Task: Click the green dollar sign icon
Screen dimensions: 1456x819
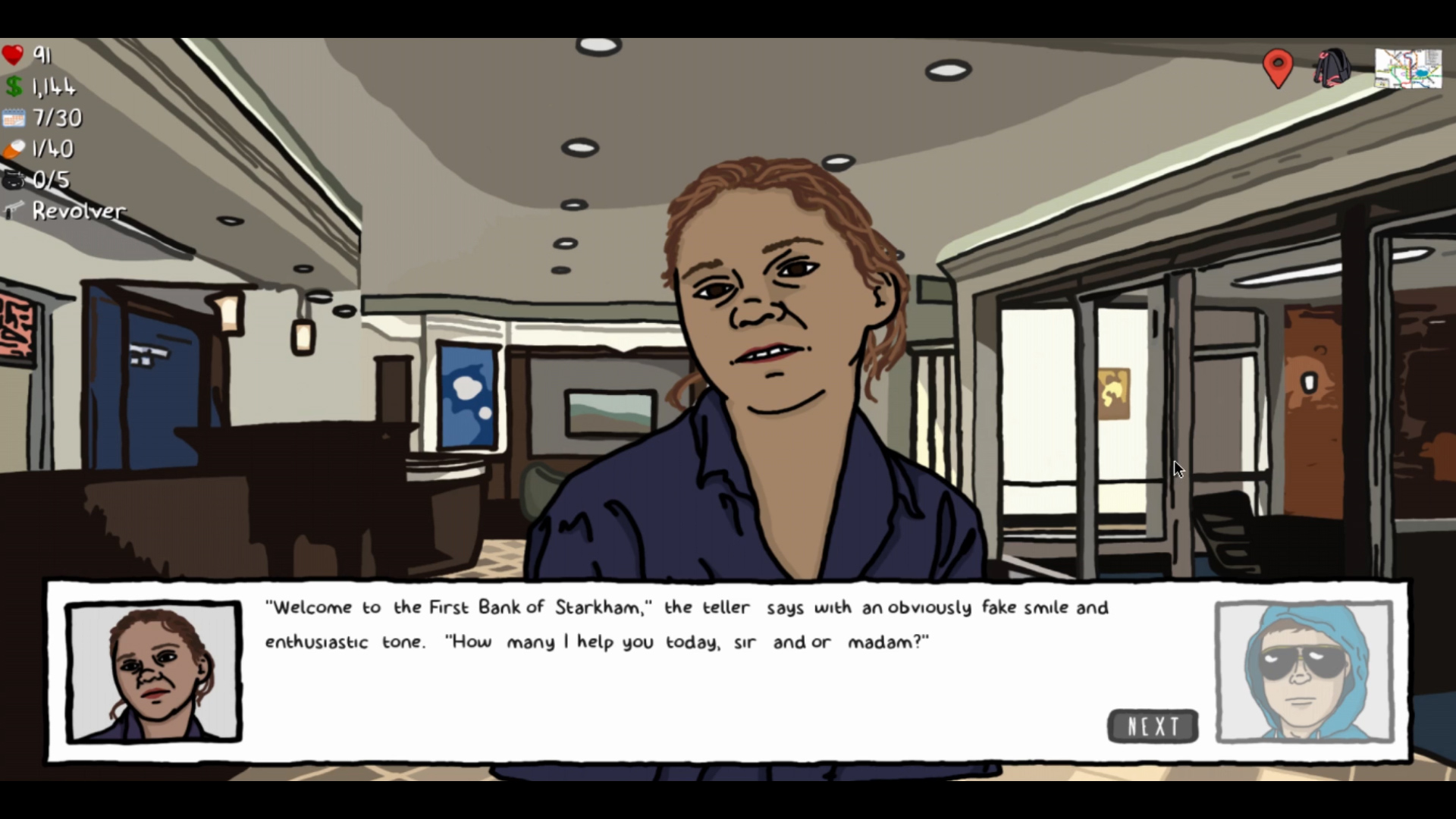Action: (x=13, y=86)
